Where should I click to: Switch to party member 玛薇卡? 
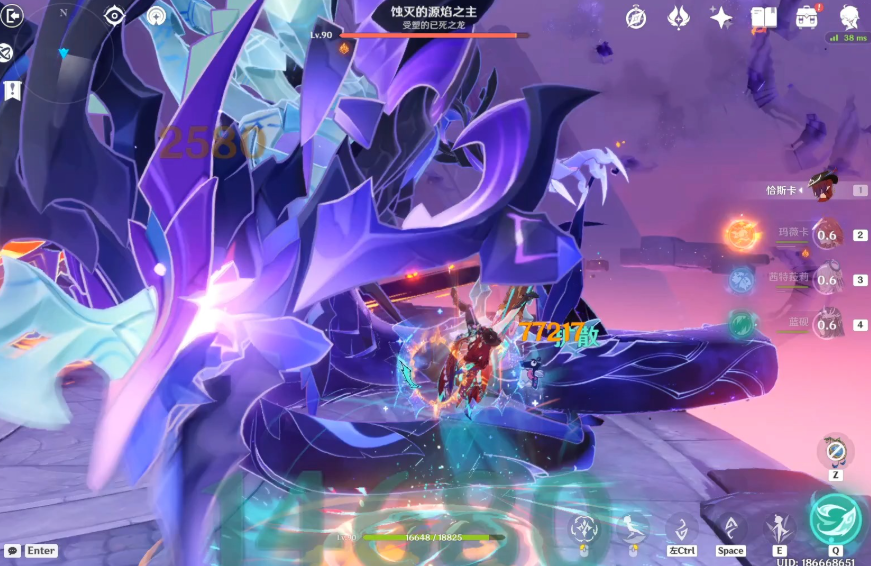tap(826, 235)
